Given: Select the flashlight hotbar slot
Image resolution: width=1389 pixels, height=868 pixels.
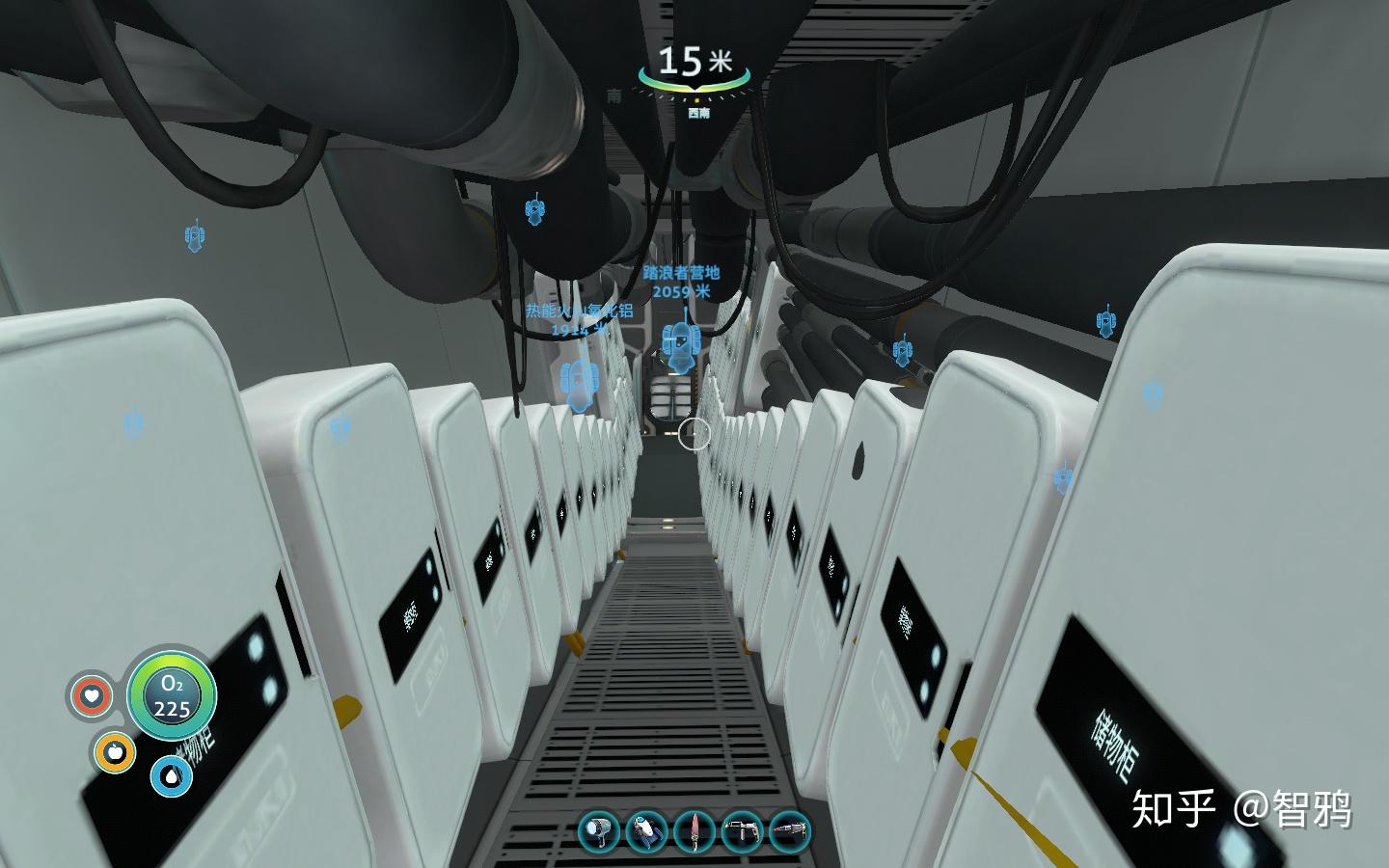Looking at the screenshot, I should pos(599,831).
